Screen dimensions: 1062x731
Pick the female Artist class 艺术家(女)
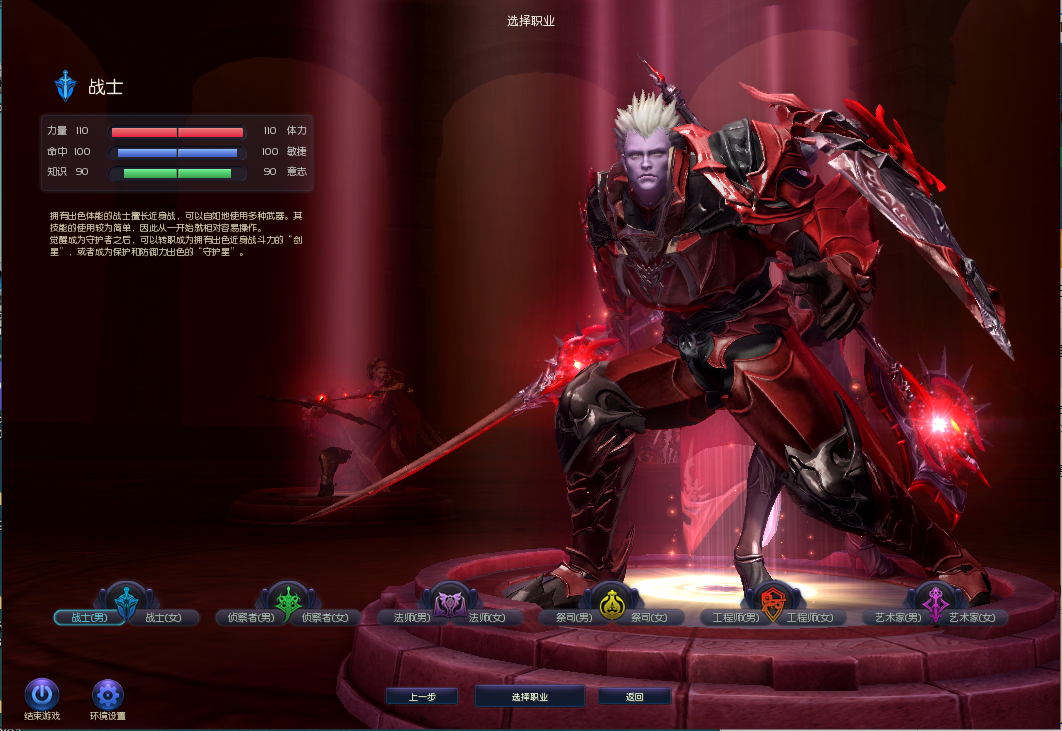(972, 617)
